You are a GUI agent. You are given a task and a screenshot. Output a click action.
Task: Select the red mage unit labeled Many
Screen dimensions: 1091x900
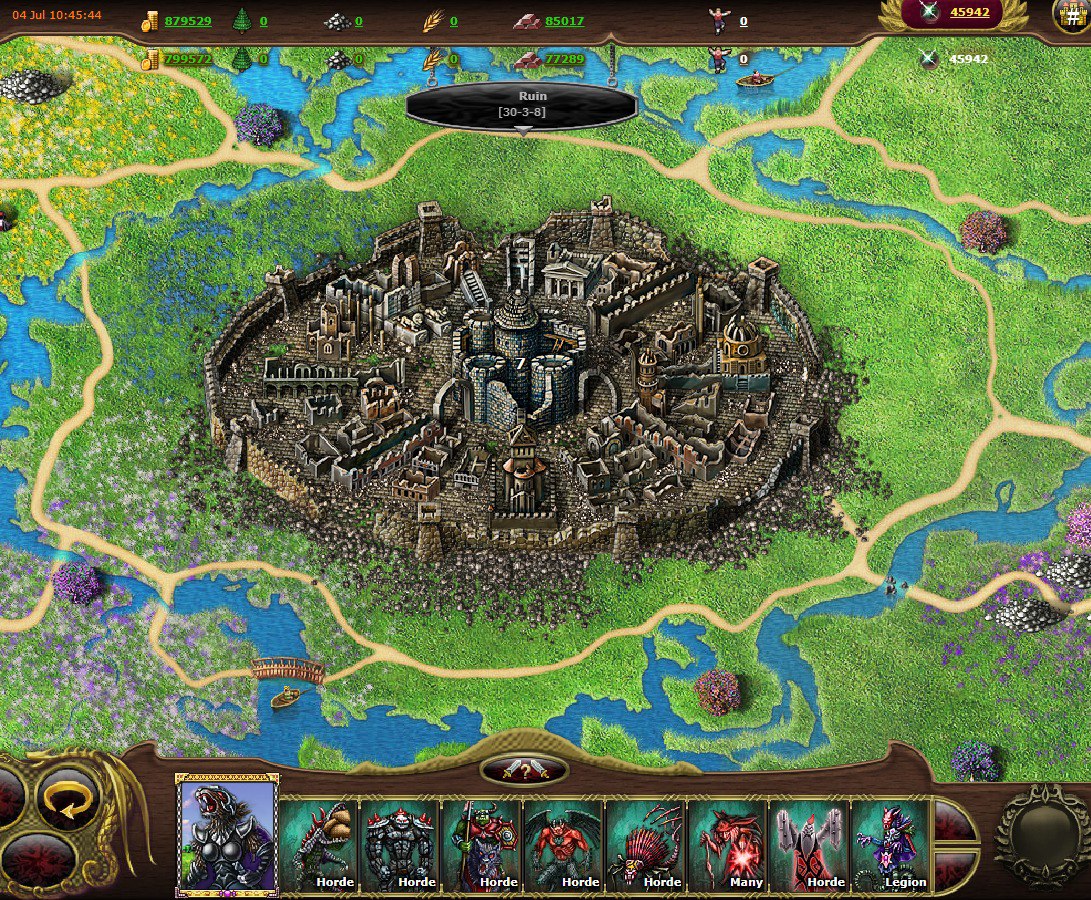728,844
